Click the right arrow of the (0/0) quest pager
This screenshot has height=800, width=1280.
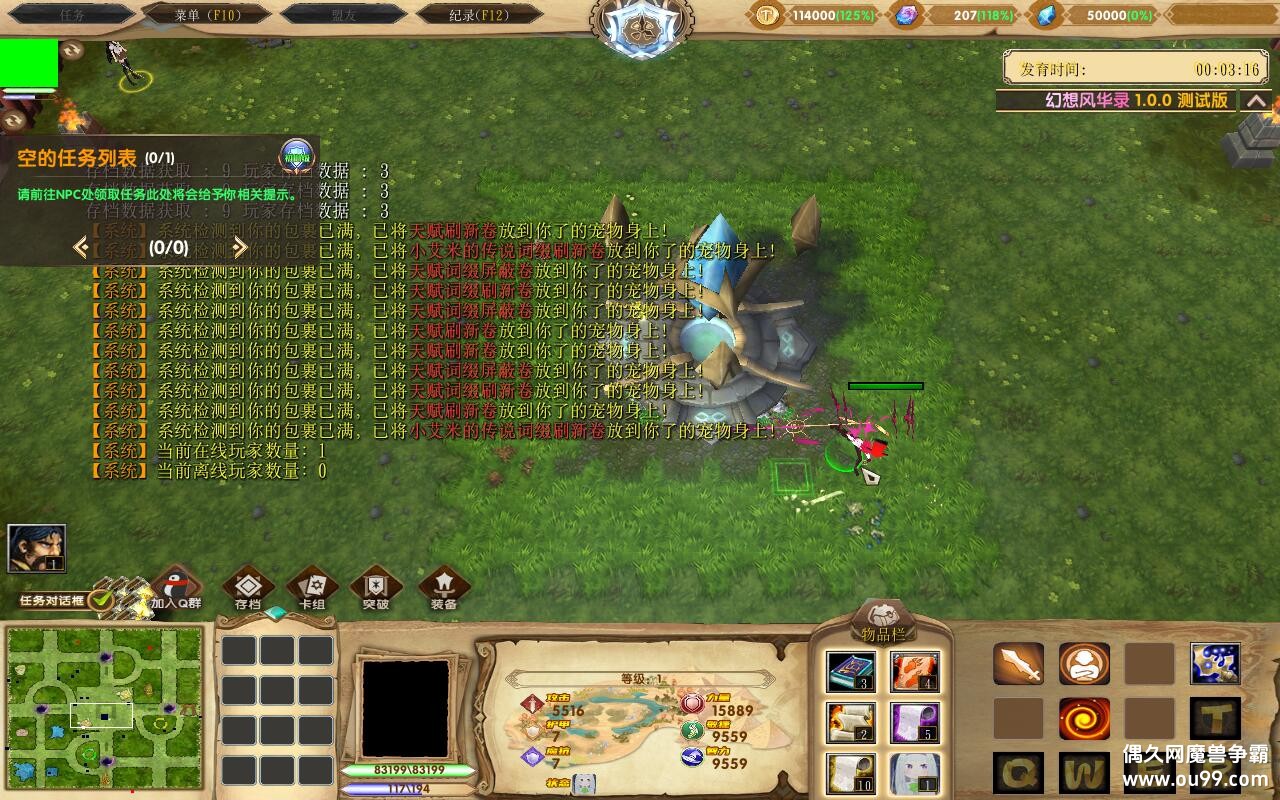pos(240,246)
